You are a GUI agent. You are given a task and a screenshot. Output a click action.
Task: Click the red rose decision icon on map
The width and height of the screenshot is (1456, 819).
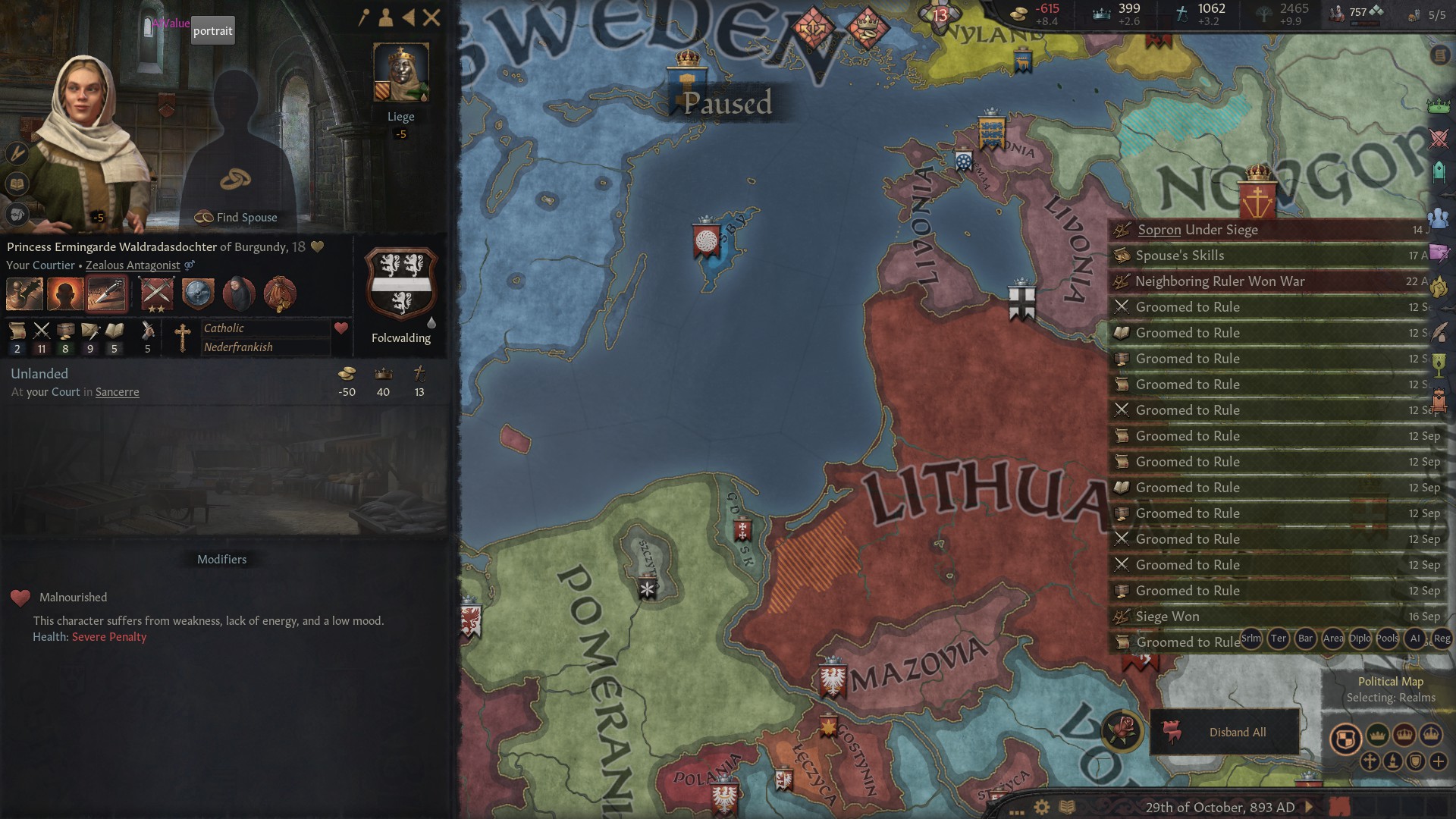tap(1123, 733)
